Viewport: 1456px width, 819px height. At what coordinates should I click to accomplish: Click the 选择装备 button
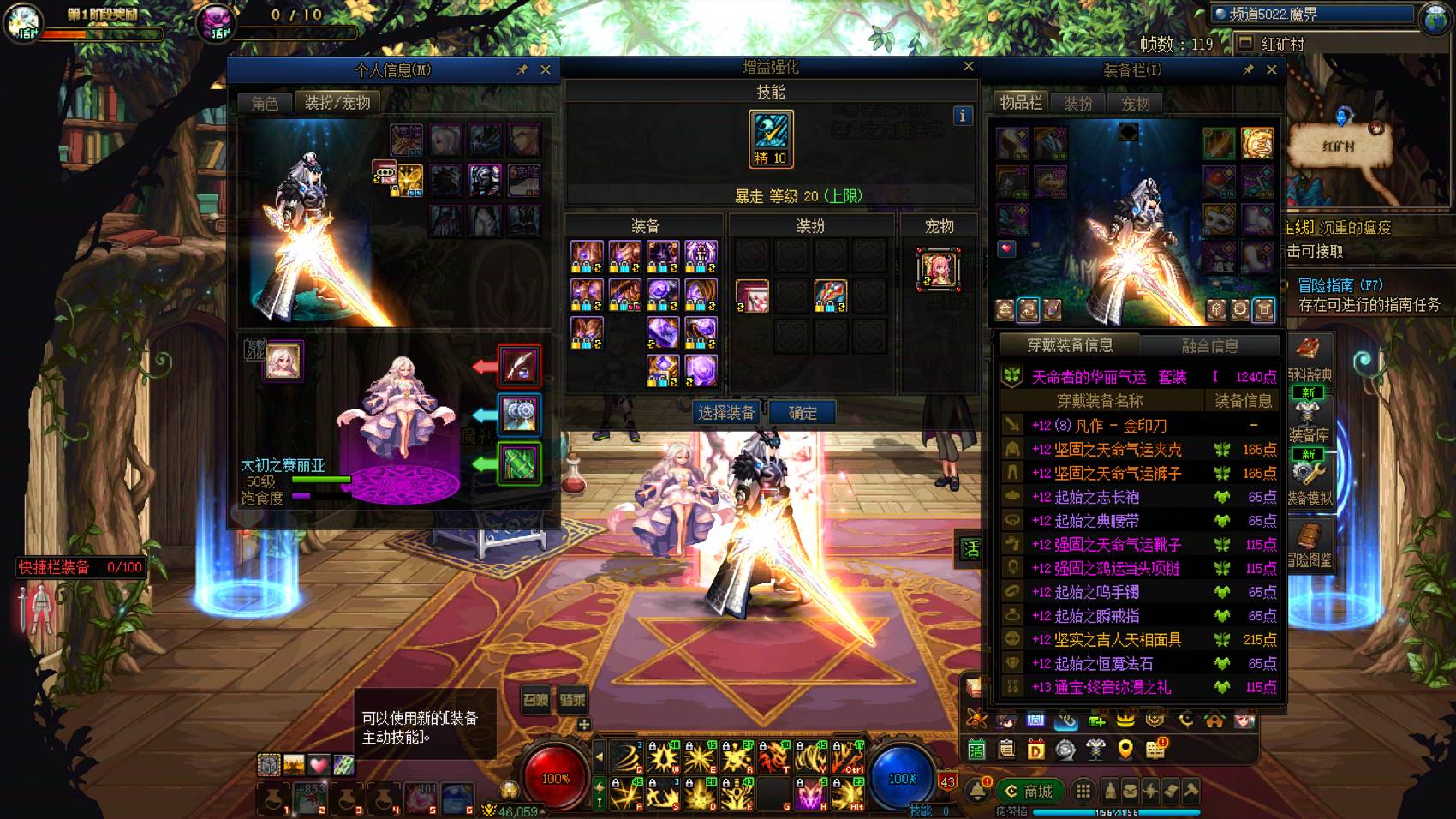click(726, 413)
